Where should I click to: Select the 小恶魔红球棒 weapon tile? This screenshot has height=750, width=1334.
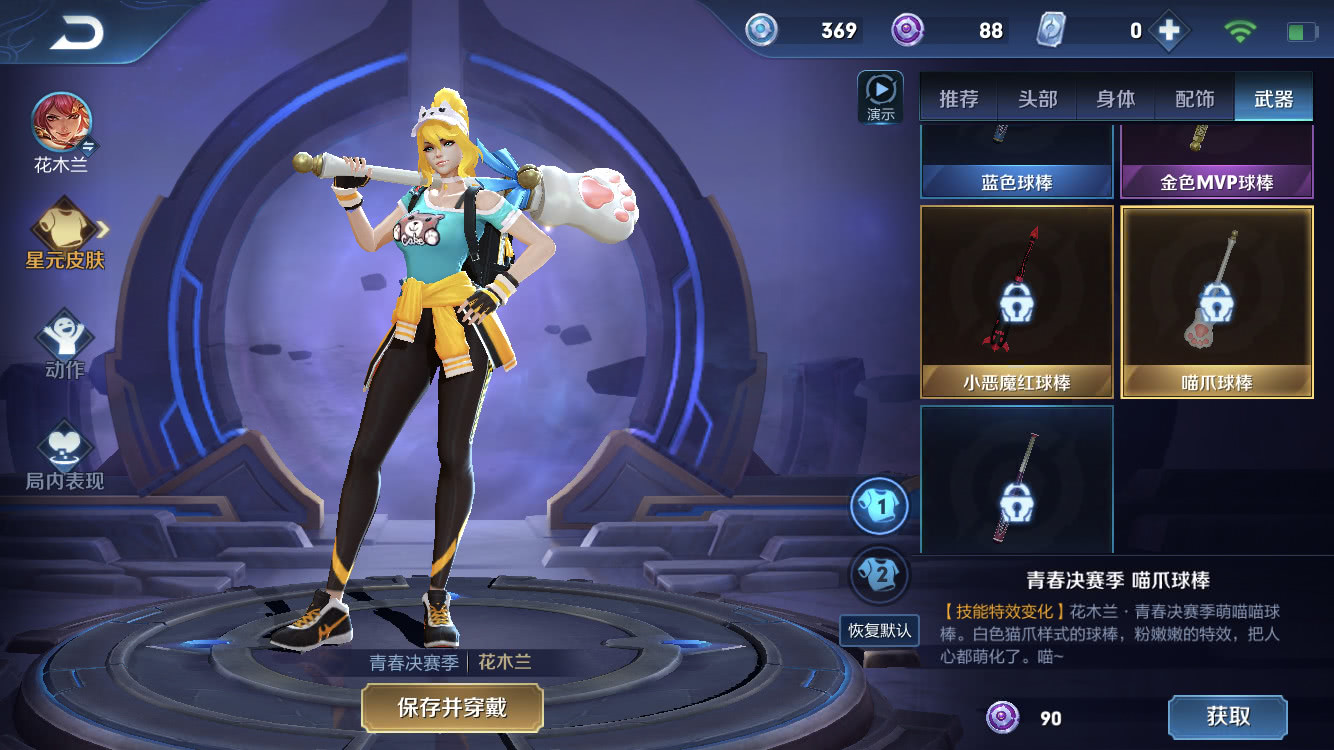1016,301
